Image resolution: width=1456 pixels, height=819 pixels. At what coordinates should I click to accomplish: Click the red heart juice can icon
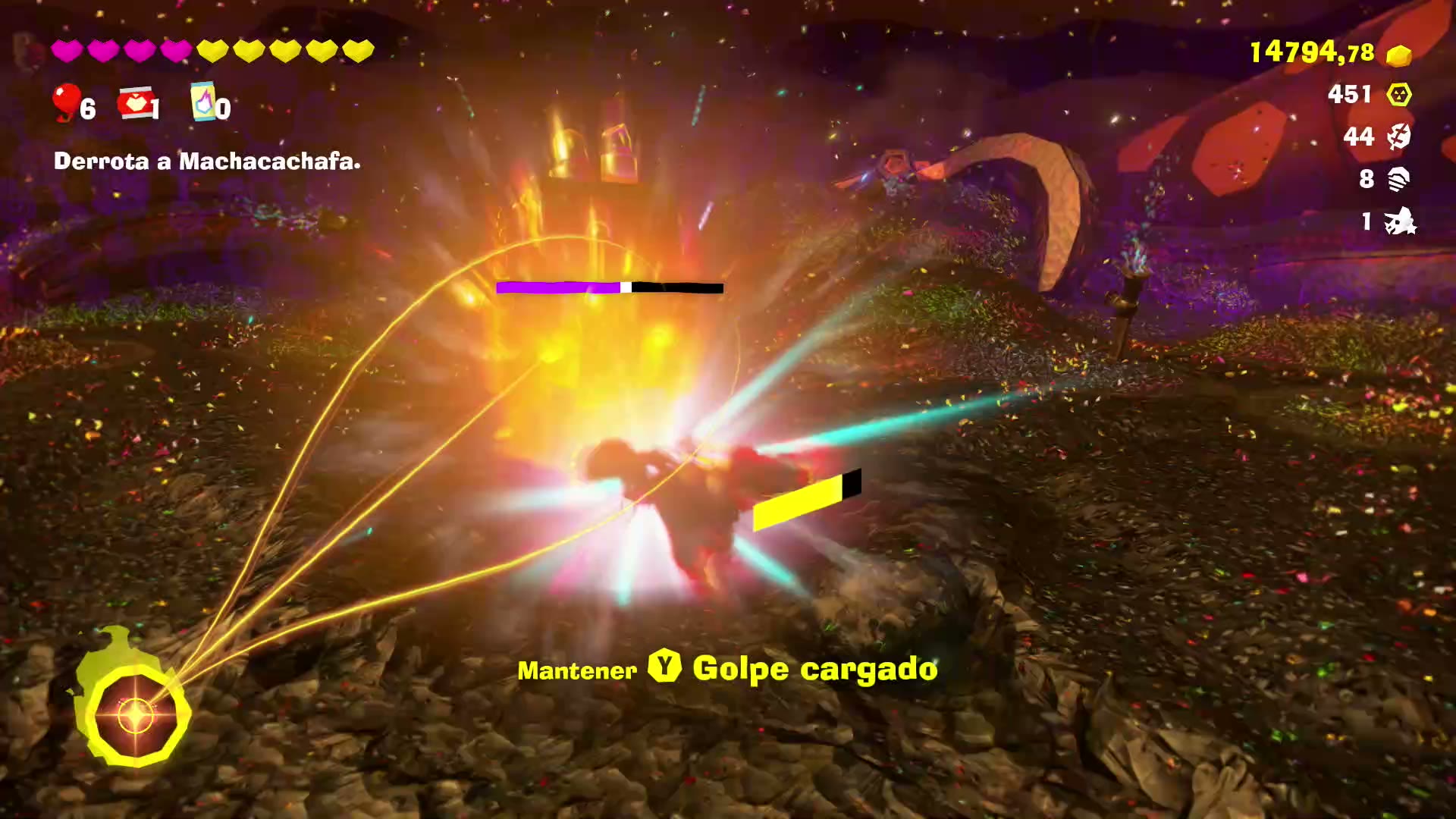(135, 102)
